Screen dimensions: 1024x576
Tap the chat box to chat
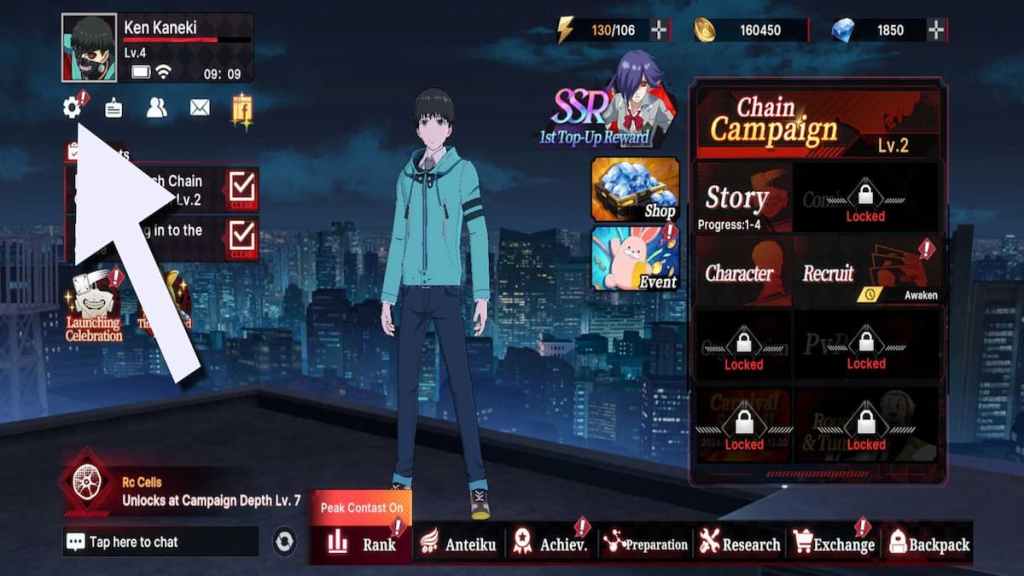(x=160, y=542)
